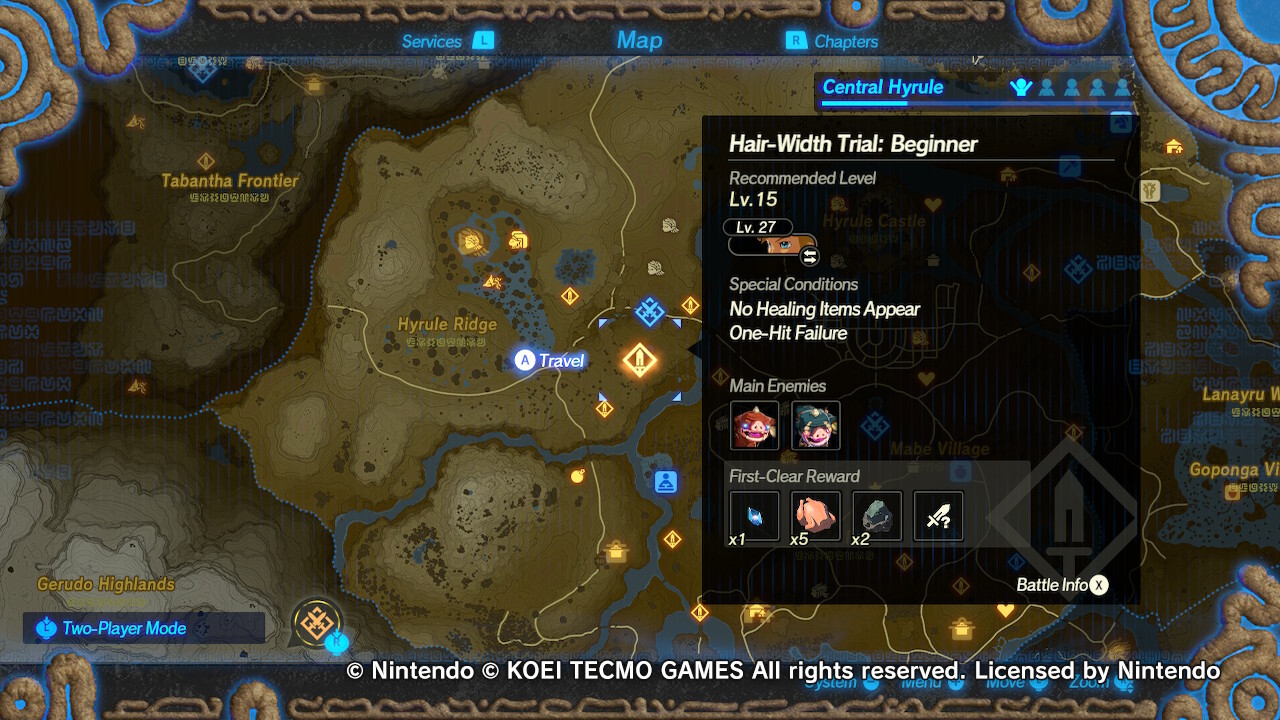Select the mystery sword first-clear reward icon

pyautogui.click(x=938, y=514)
